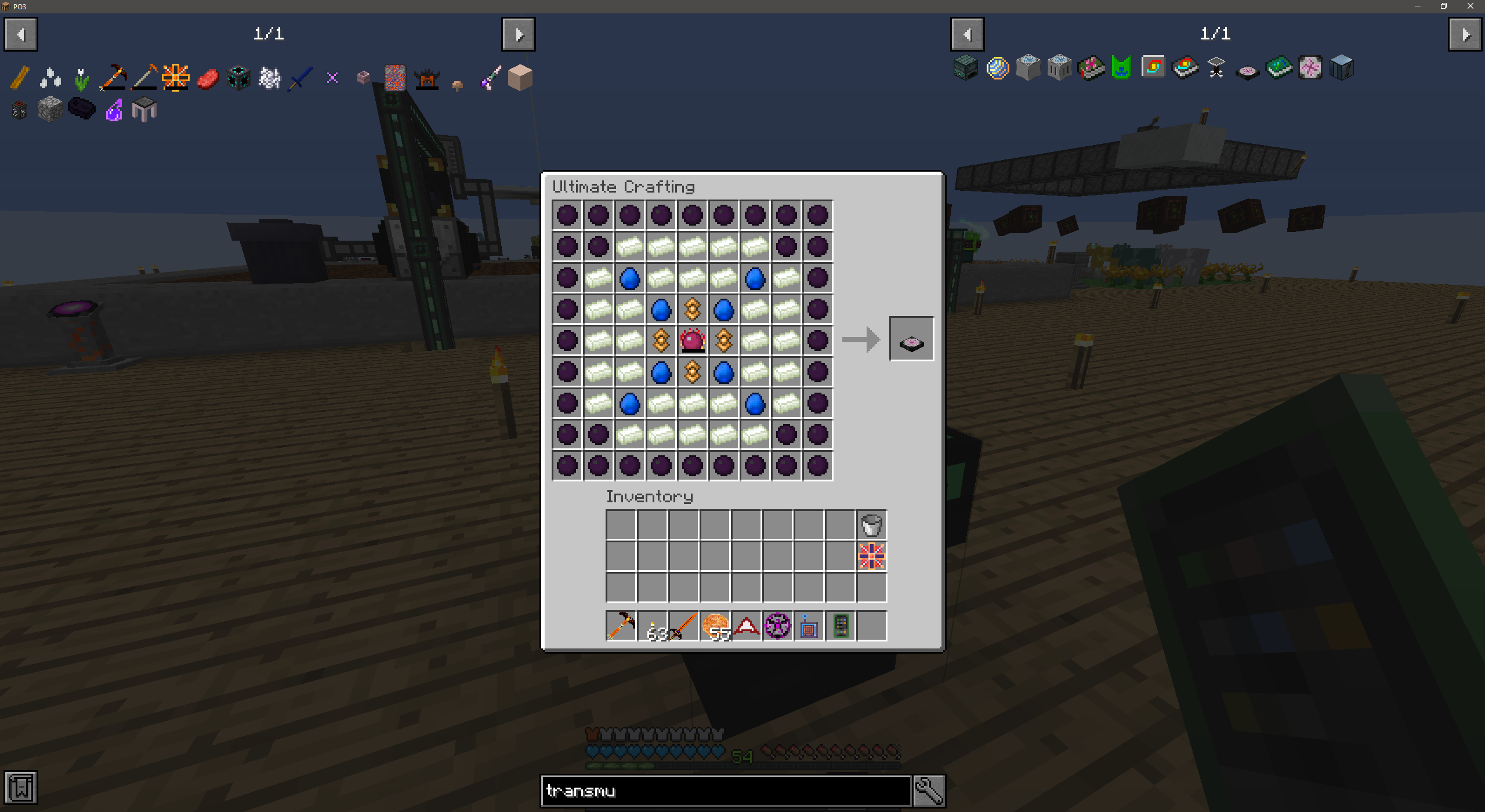Go to the next page of the left item list
Screen dimensions: 1485x812
click(518, 34)
